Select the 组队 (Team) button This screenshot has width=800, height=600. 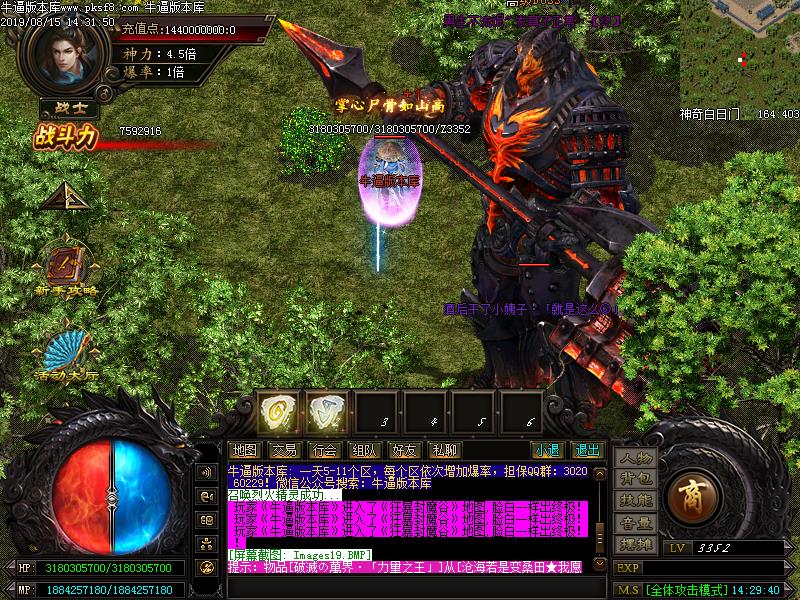[x=364, y=450]
